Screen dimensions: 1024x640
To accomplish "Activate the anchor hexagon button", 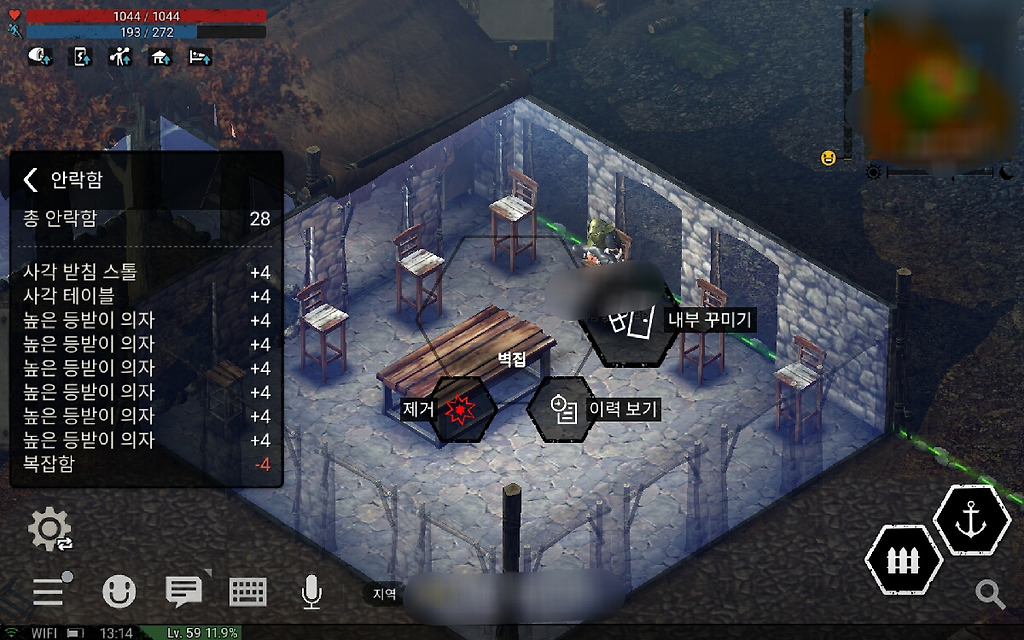I will [970, 522].
